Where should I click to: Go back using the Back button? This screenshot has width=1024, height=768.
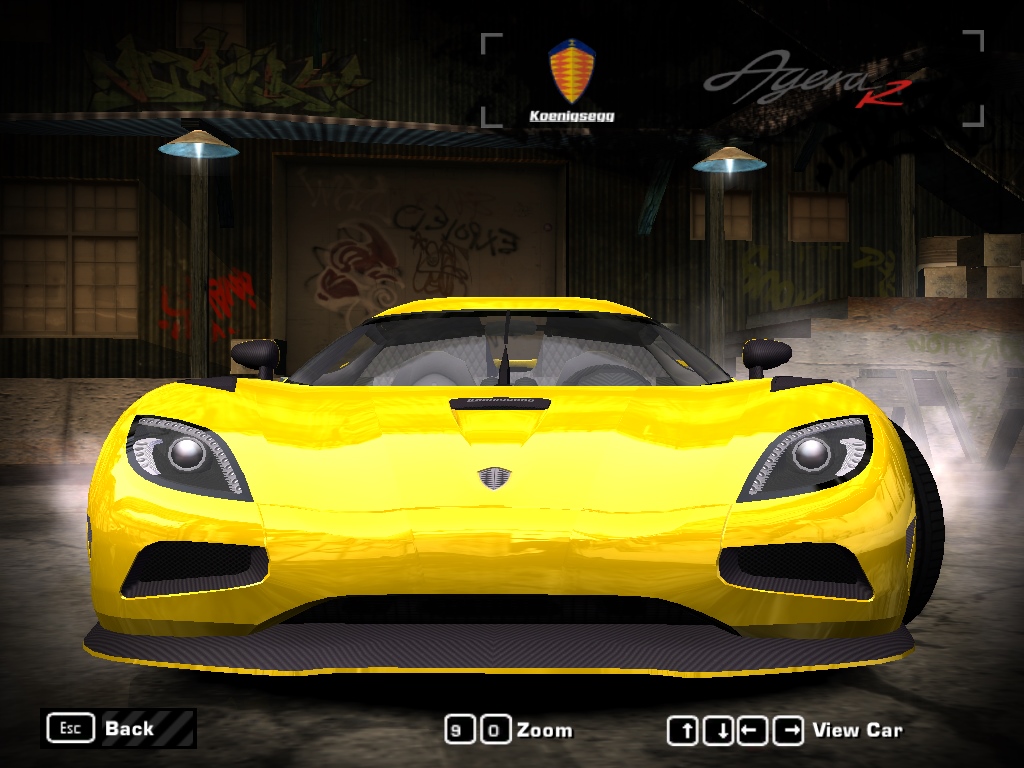pyautogui.click(x=118, y=728)
